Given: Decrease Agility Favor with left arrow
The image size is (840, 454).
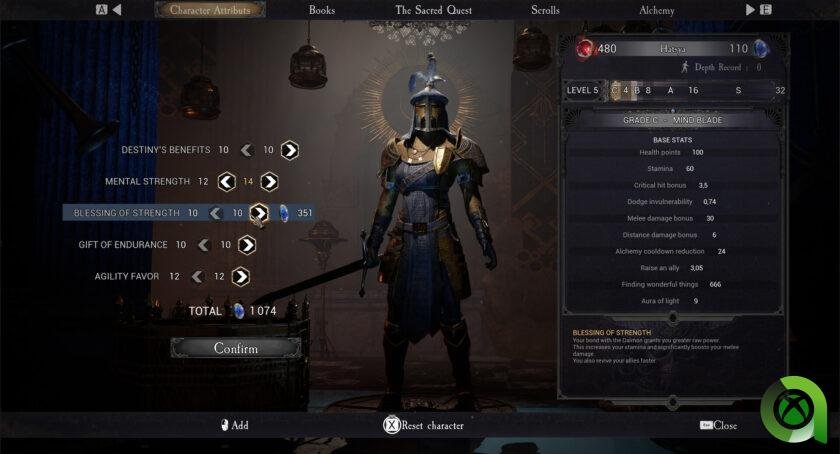Looking at the screenshot, I should (198, 277).
